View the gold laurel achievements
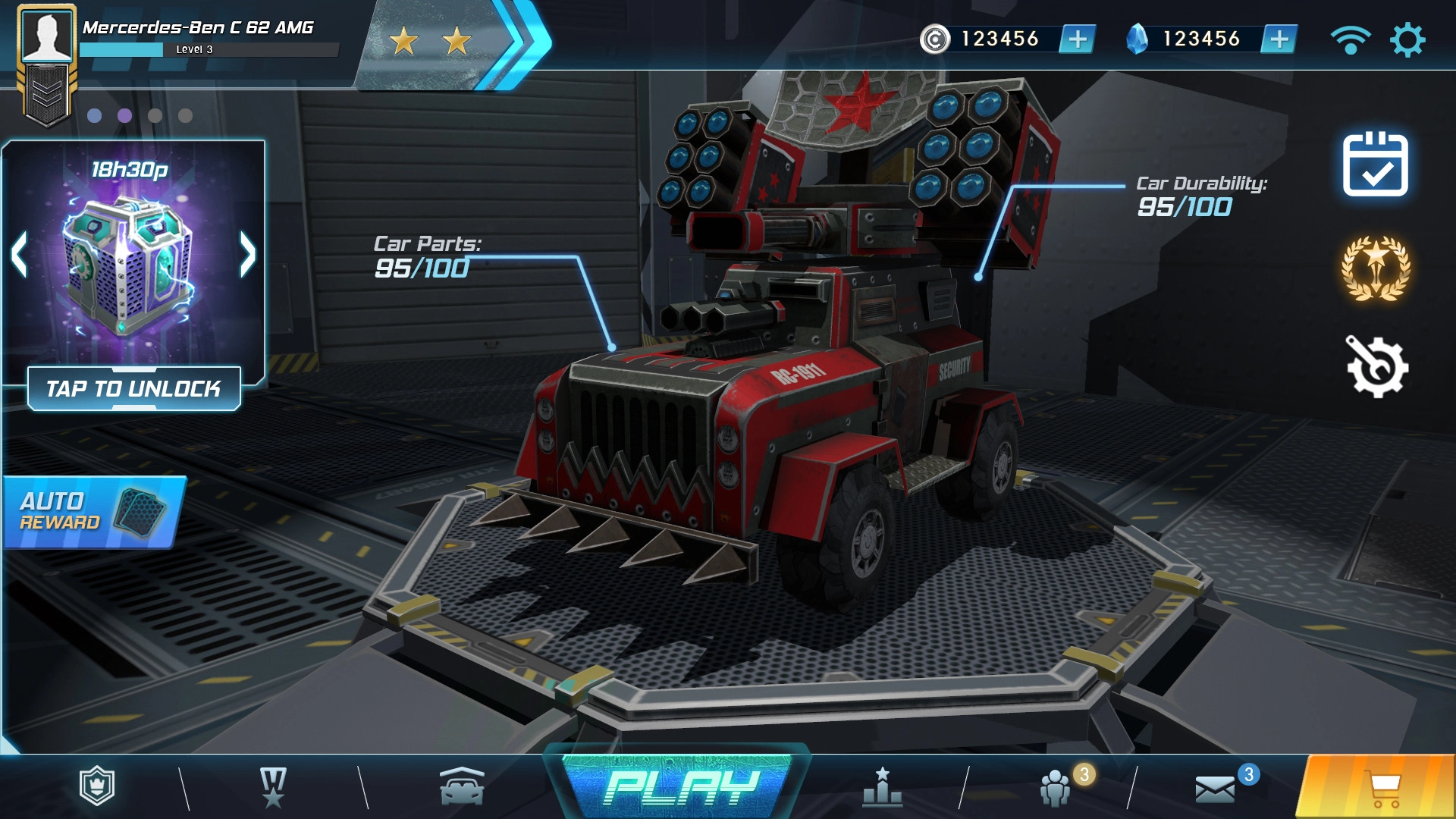 coord(1376,268)
